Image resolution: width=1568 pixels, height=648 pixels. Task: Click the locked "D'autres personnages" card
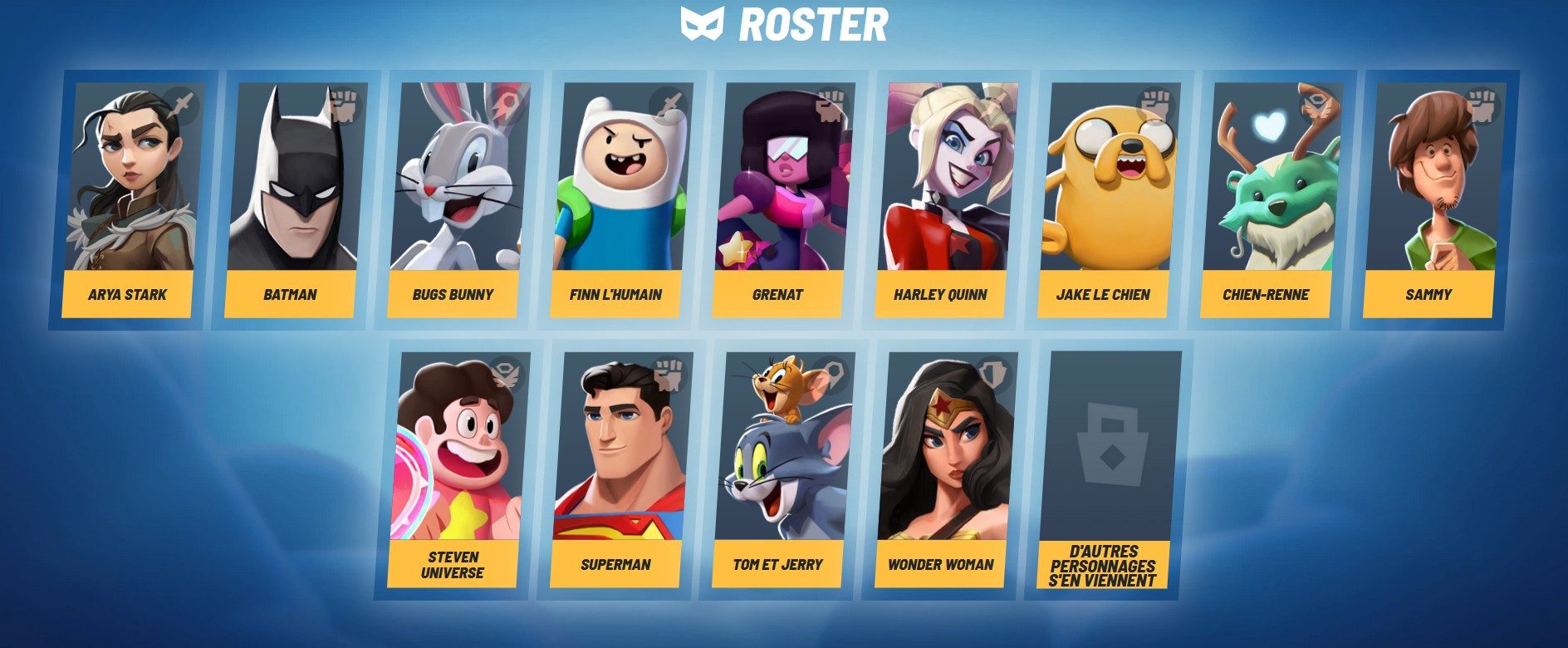coord(1106,469)
